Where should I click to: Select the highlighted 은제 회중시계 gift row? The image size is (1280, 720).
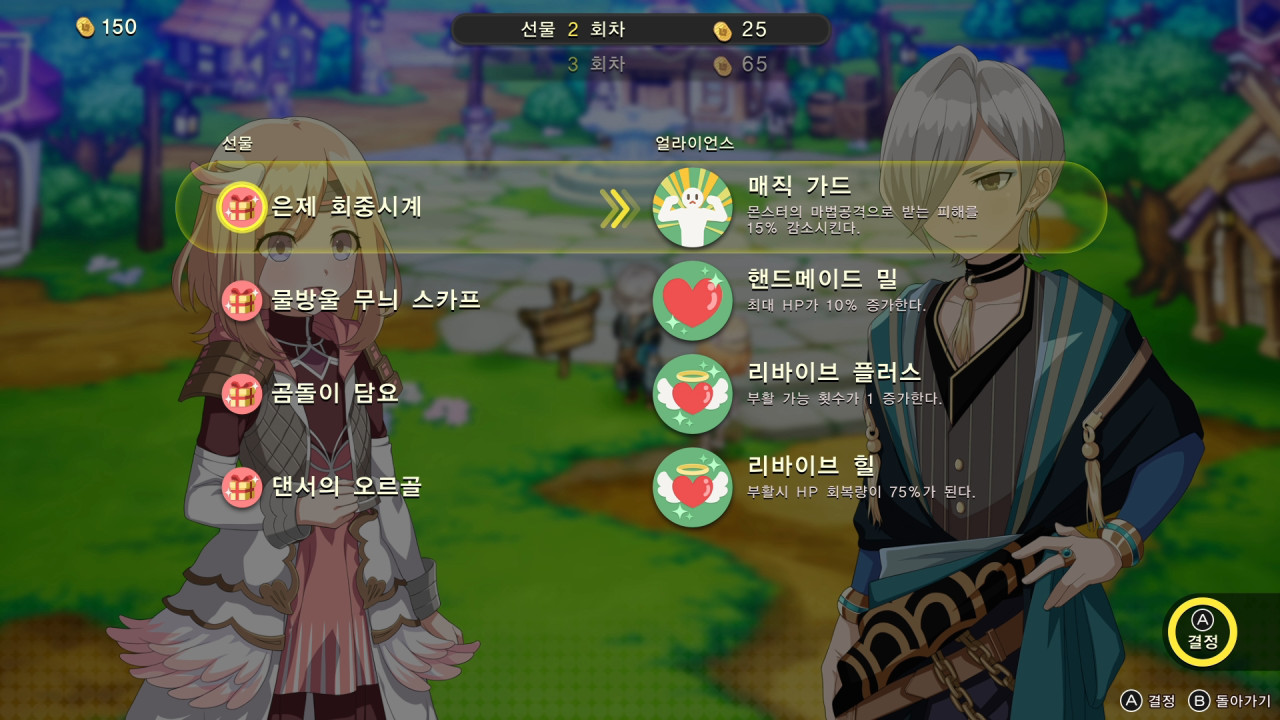[x=400, y=205]
